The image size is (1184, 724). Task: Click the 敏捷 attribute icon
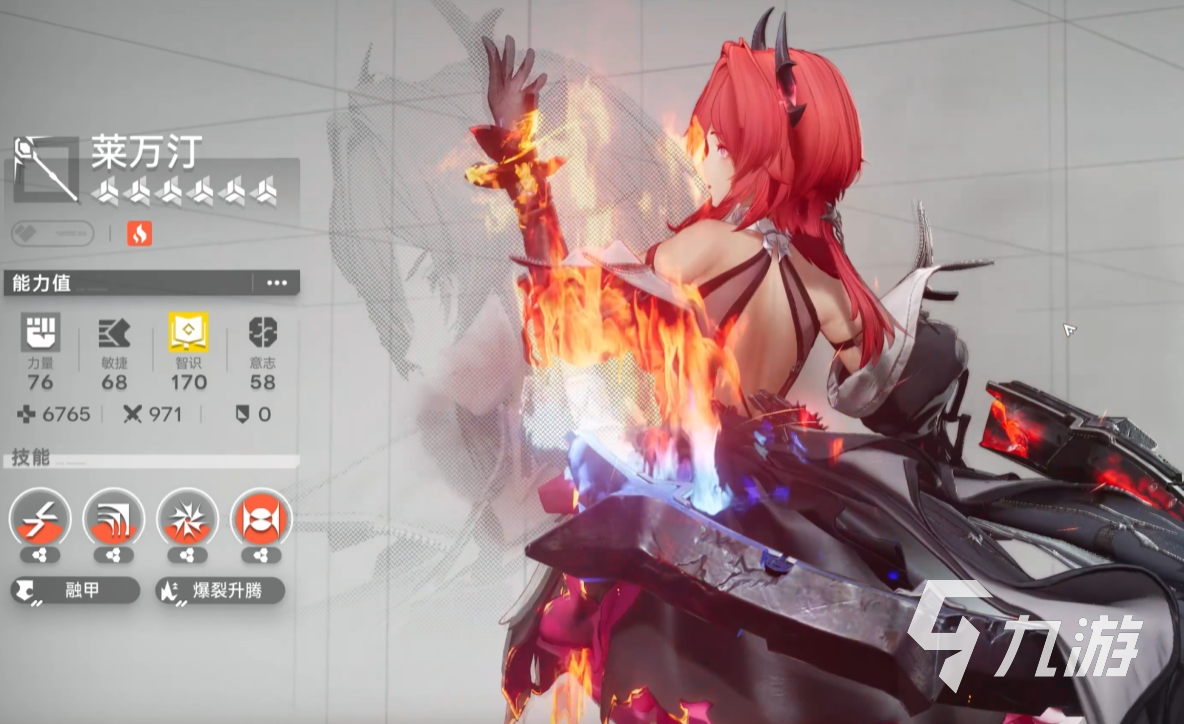(114, 333)
